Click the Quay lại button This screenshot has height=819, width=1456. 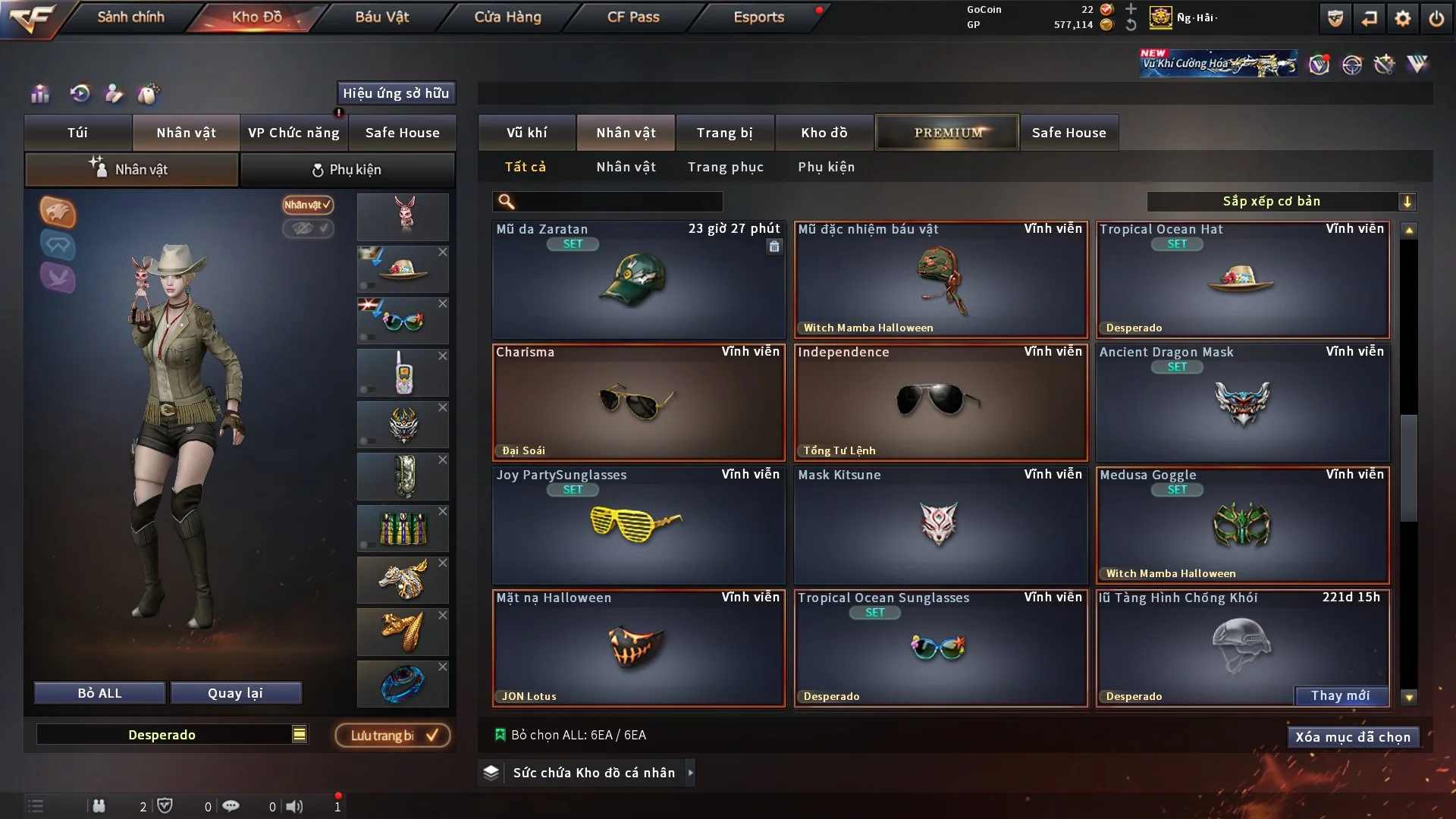235,693
